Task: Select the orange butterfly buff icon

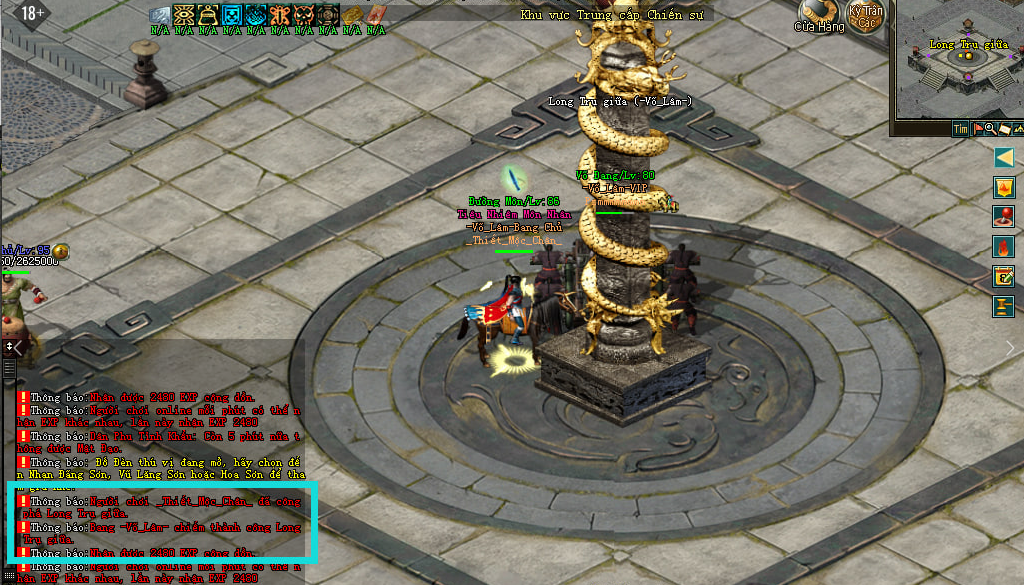Action: (x=280, y=14)
